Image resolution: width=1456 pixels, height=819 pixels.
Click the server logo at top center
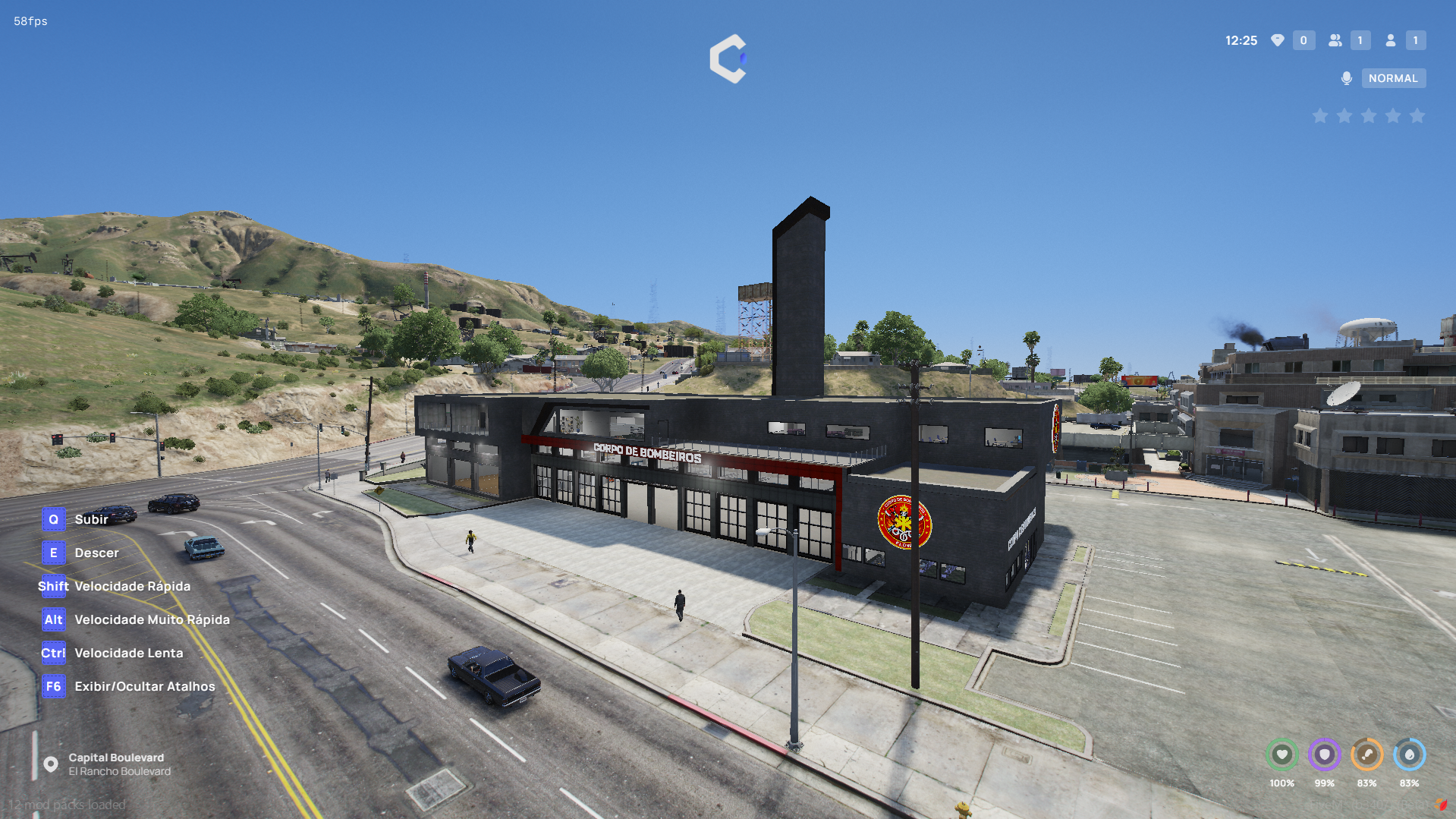point(728,58)
